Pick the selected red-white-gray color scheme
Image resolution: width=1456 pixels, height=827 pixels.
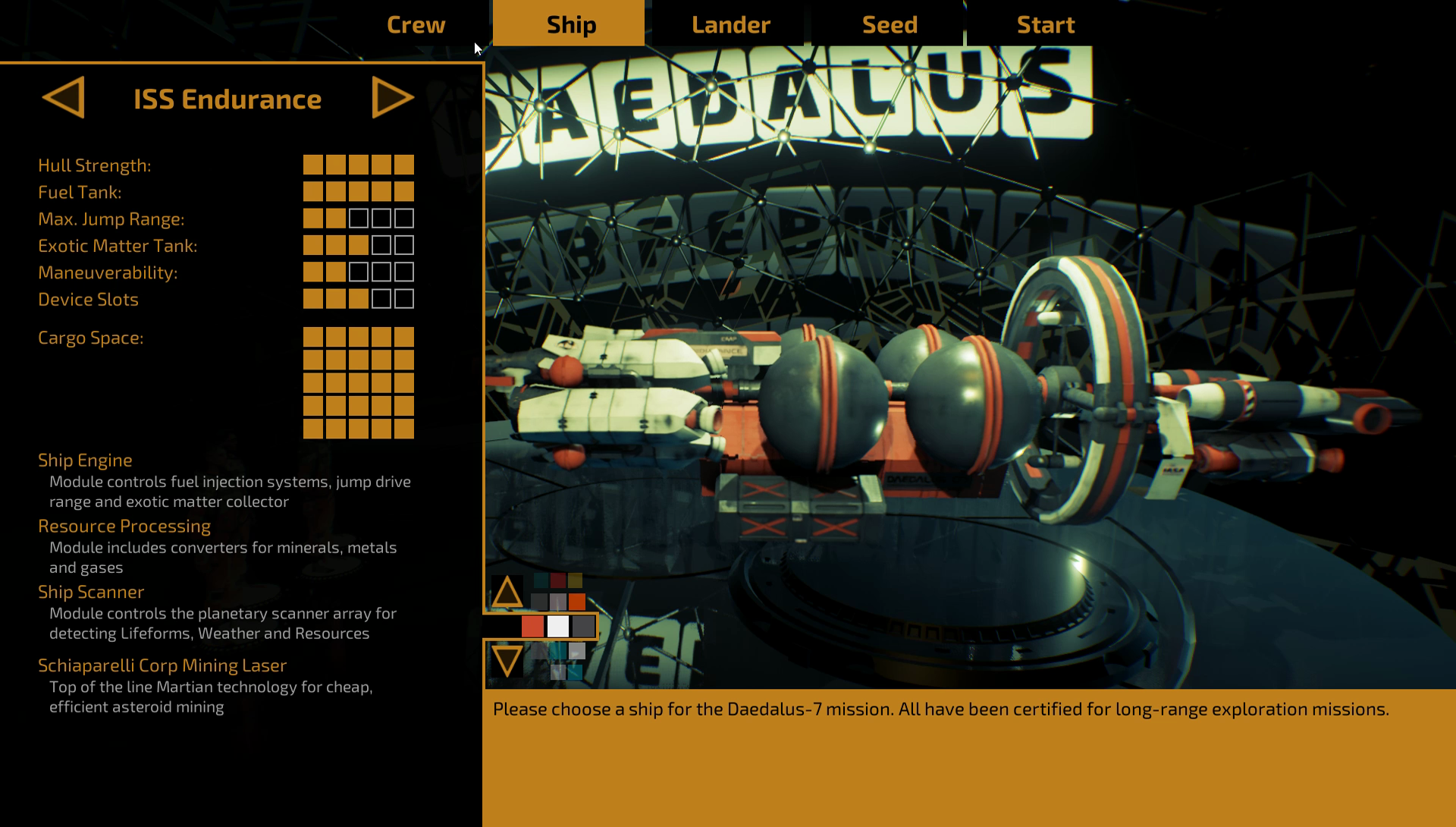pos(558,627)
